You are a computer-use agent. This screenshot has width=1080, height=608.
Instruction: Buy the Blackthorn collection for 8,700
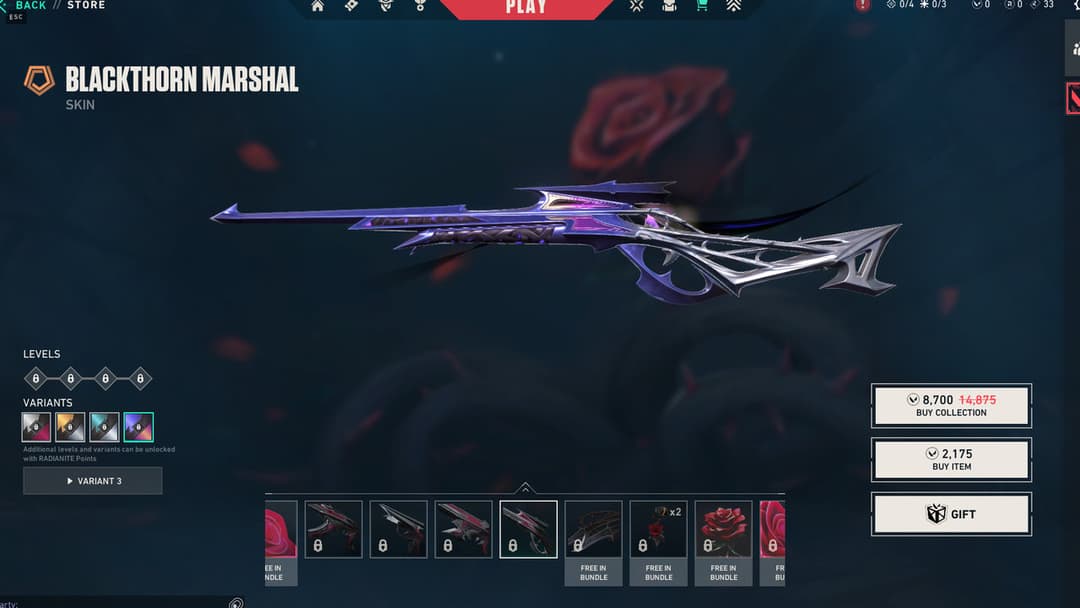click(x=951, y=405)
